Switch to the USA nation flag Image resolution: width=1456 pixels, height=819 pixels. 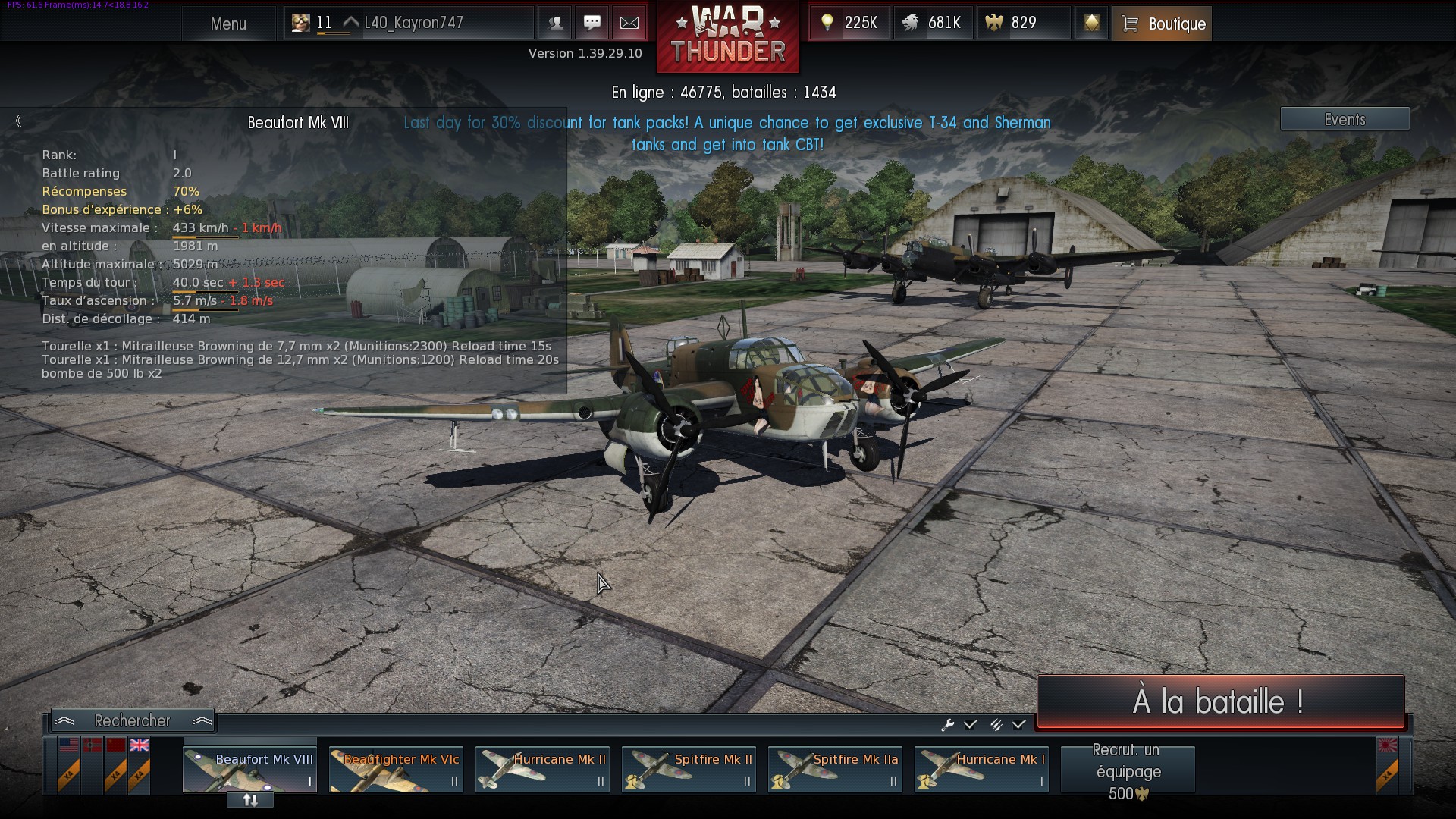pos(69,745)
